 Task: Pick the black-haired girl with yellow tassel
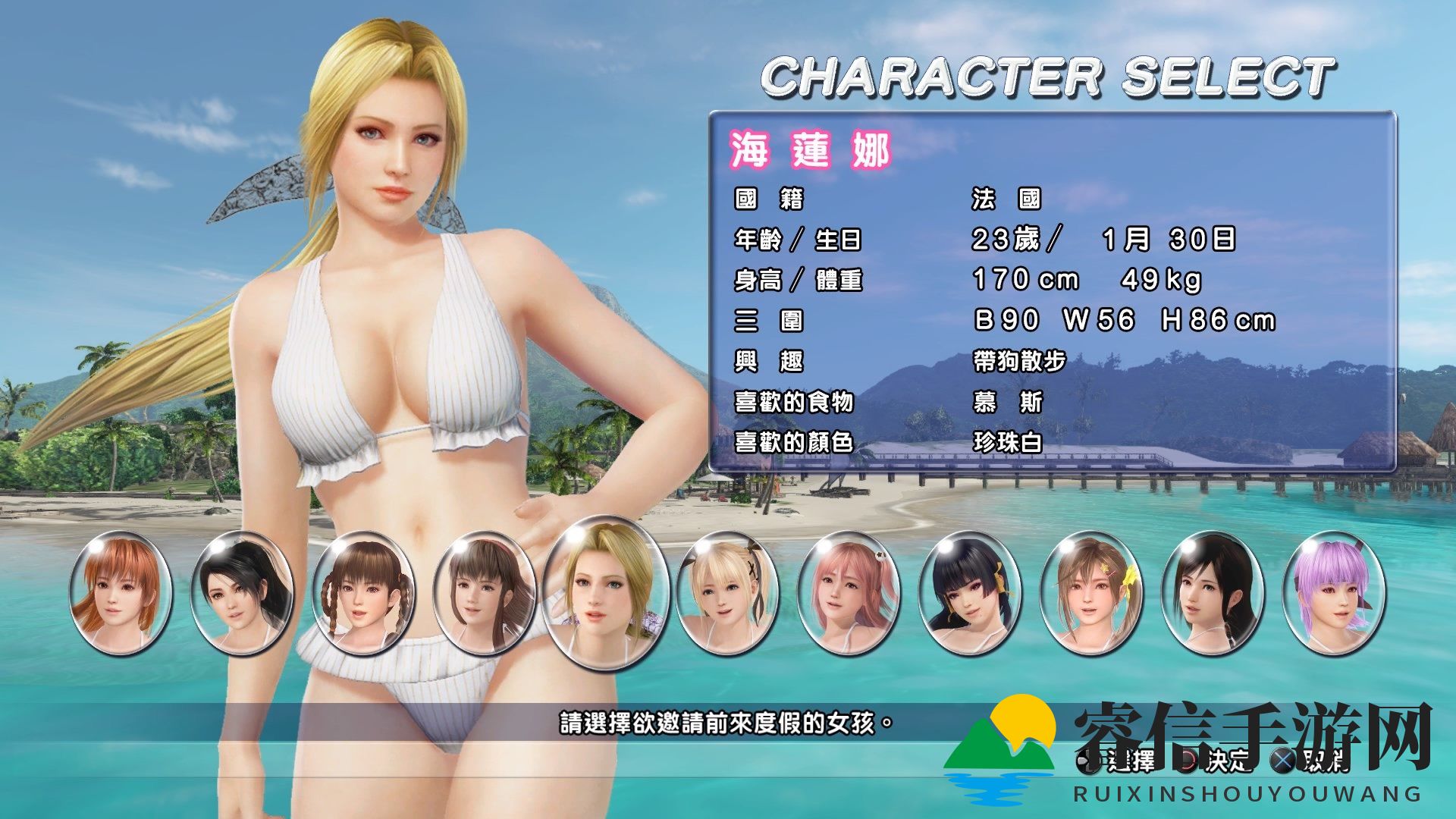970,593
